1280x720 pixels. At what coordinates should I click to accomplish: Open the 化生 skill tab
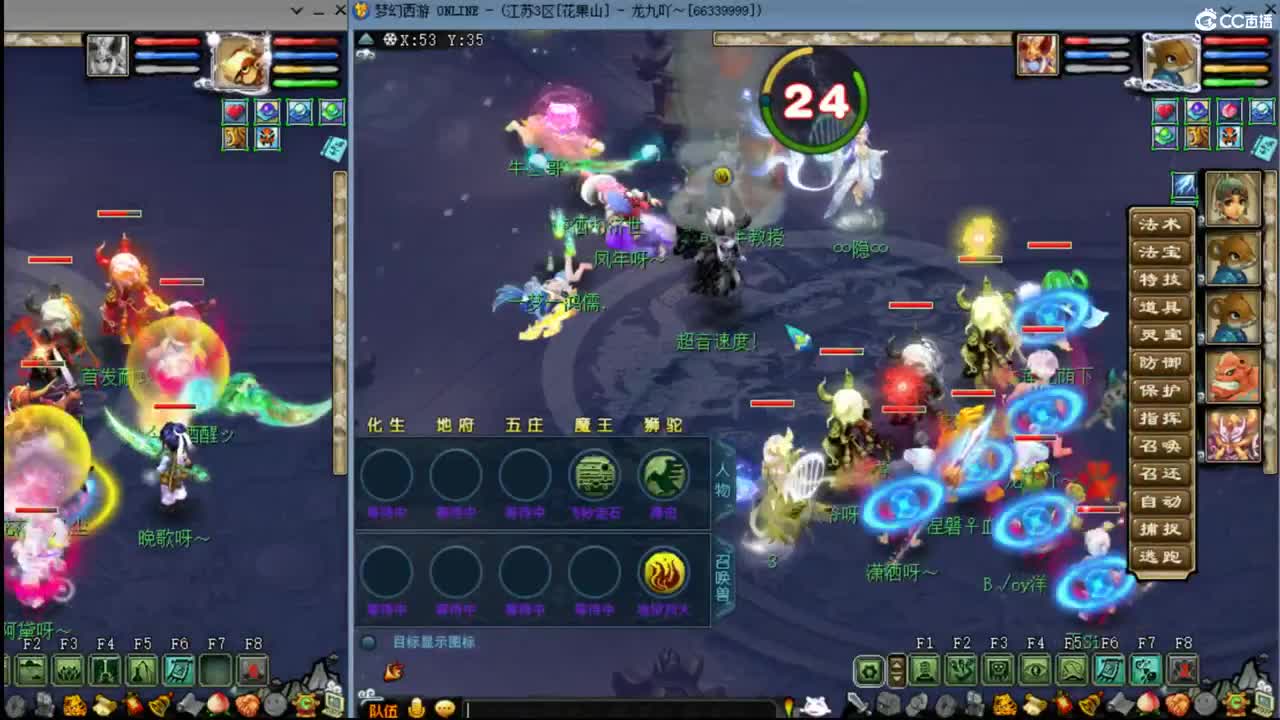coord(386,424)
